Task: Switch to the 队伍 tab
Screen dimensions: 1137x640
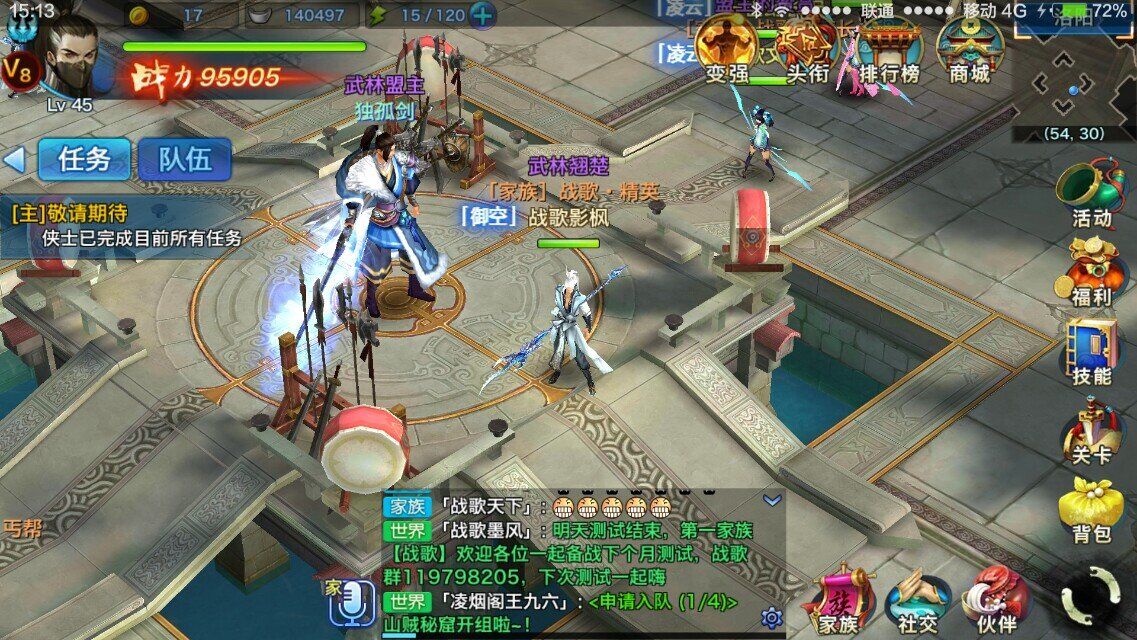Action: (x=184, y=159)
